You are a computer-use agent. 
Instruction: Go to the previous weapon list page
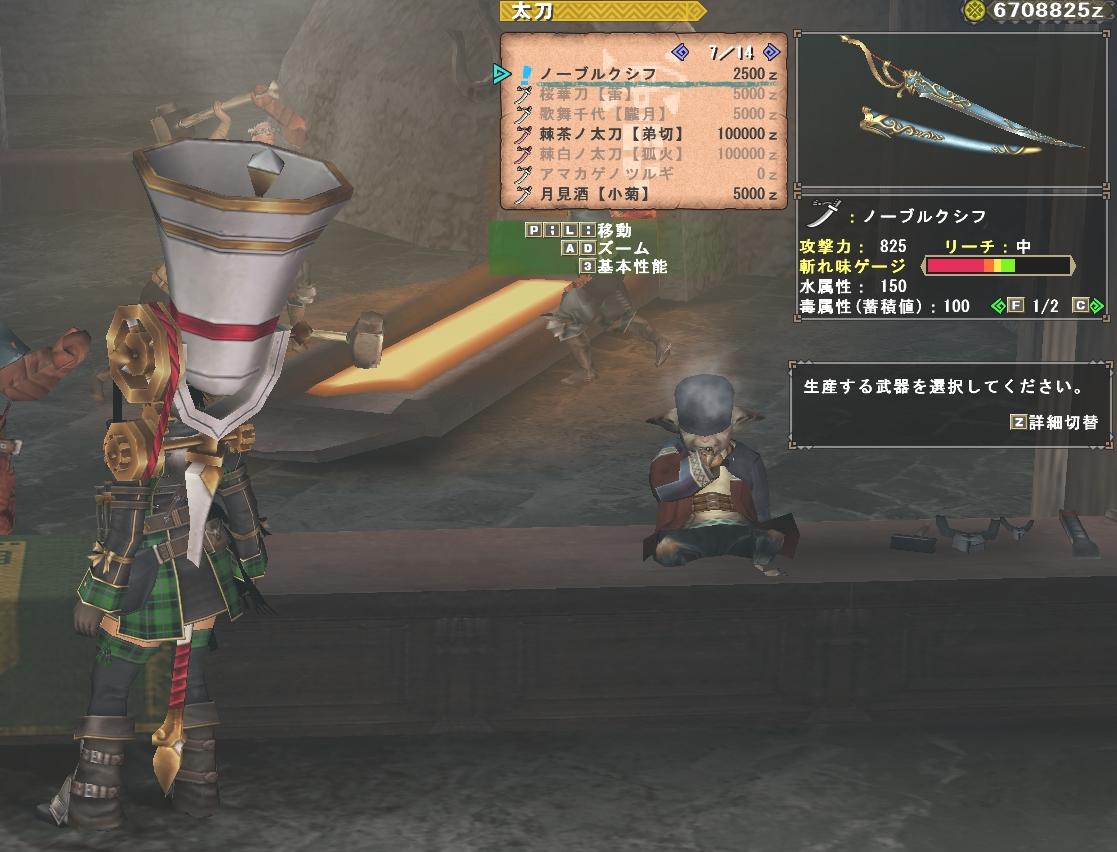(681, 52)
